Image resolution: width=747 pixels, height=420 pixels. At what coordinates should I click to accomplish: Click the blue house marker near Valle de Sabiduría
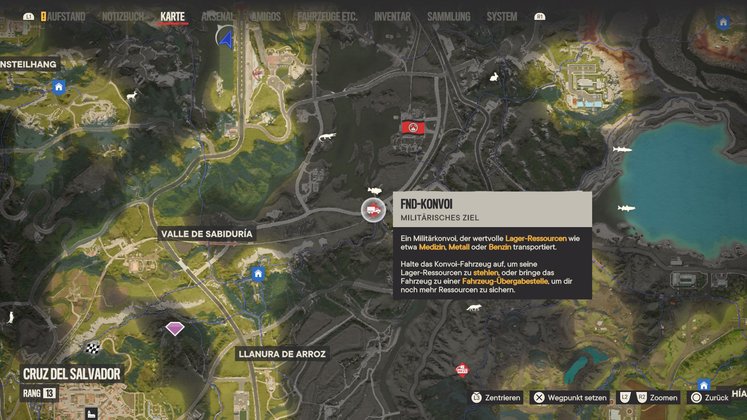coord(258,273)
